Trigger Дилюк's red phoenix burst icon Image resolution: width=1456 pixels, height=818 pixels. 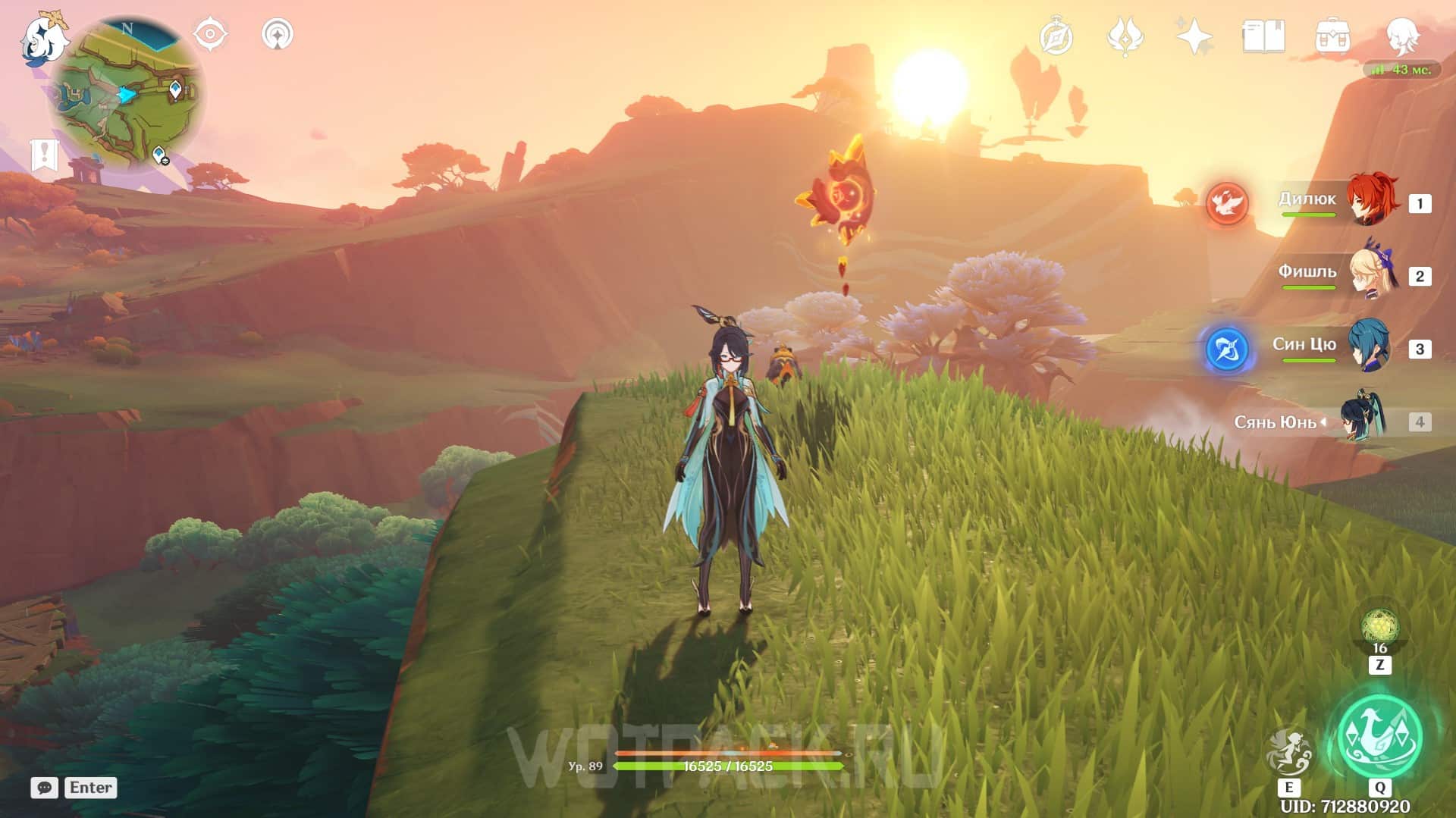pyautogui.click(x=1227, y=203)
